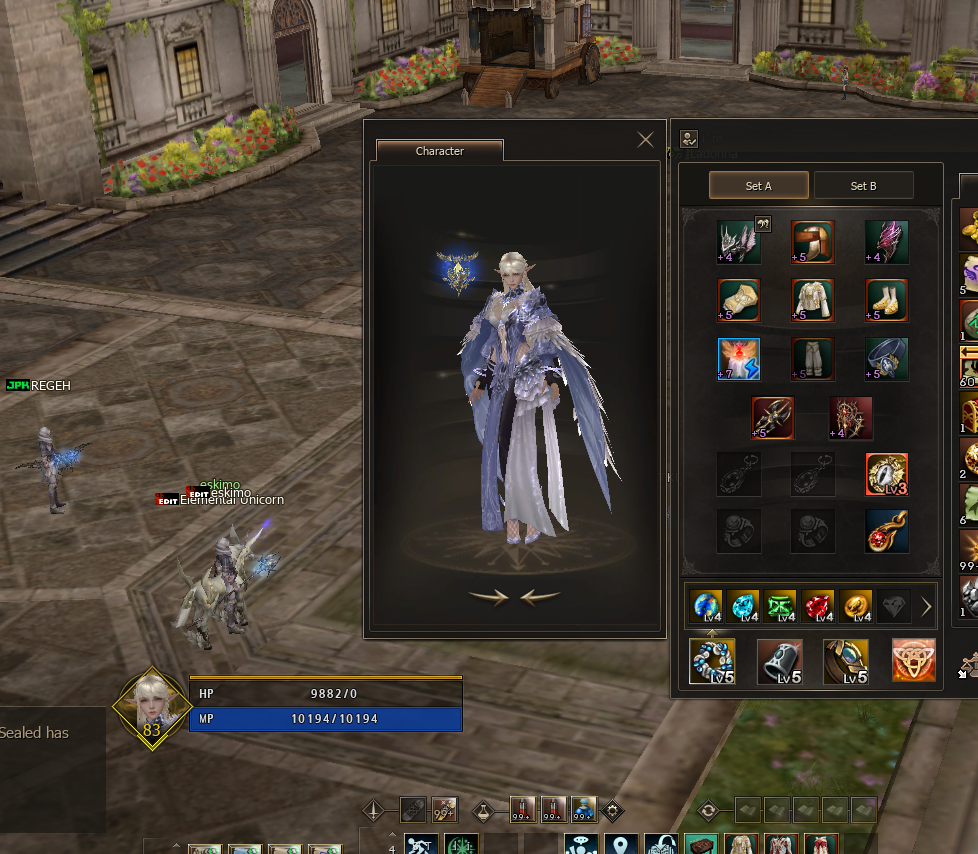Select the candle with lightning +7 slot

click(x=739, y=359)
